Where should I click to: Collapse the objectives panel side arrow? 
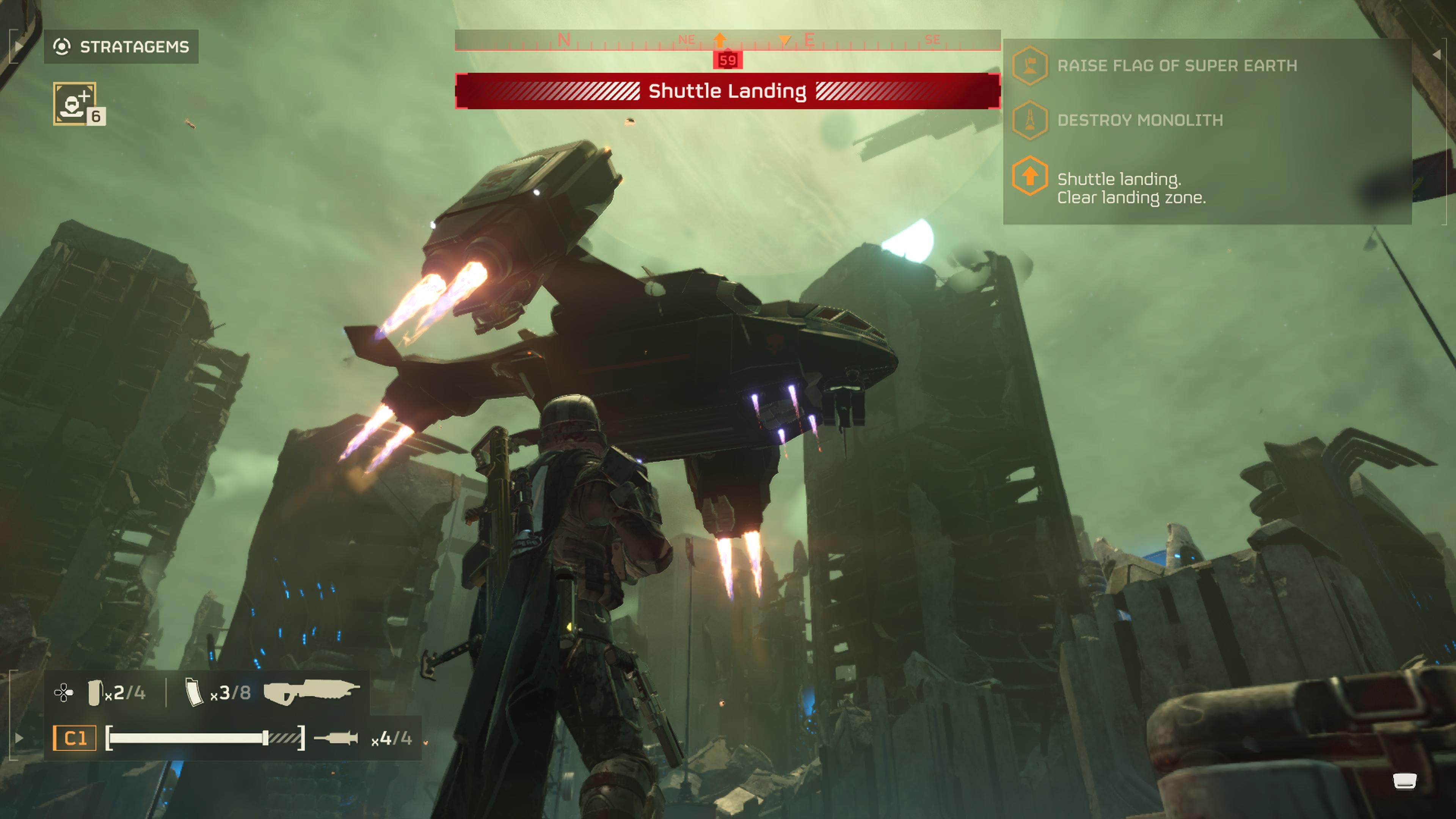(x=1436, y=54)
